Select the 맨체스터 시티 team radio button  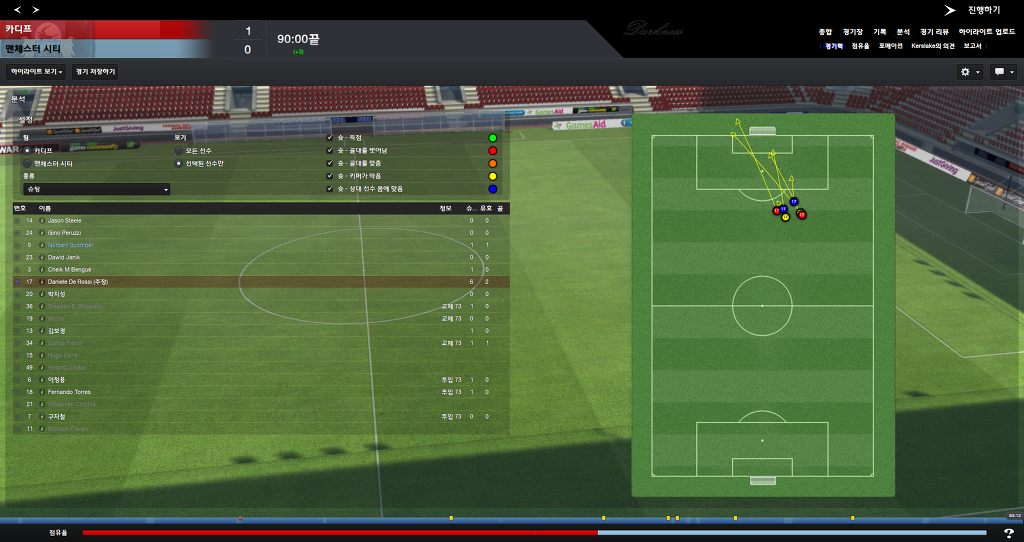point(28,163)
